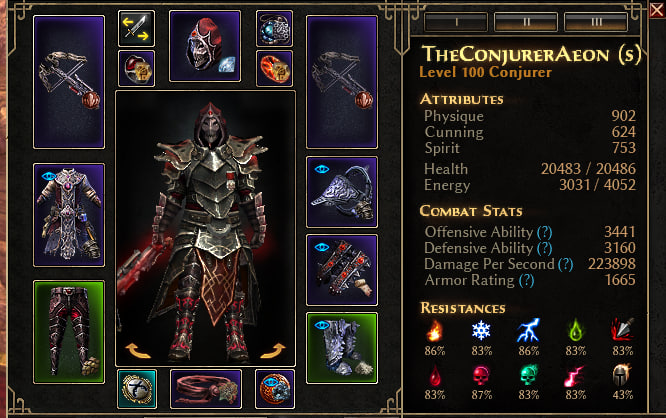Pick the spiked gloves slot
The width and height of the screenshot is (666, 418).
tap(341, 270)
